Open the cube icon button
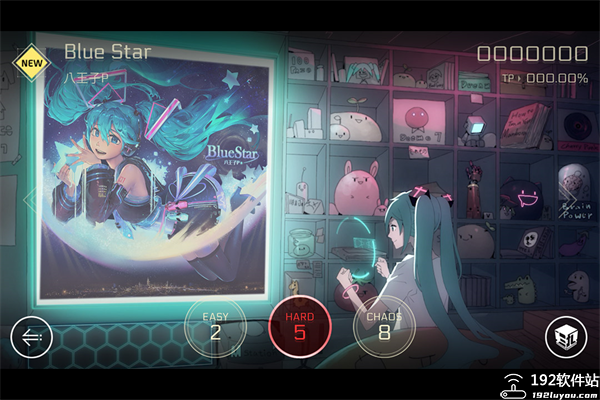The image size is (600, 400). [x=565, y=338]
